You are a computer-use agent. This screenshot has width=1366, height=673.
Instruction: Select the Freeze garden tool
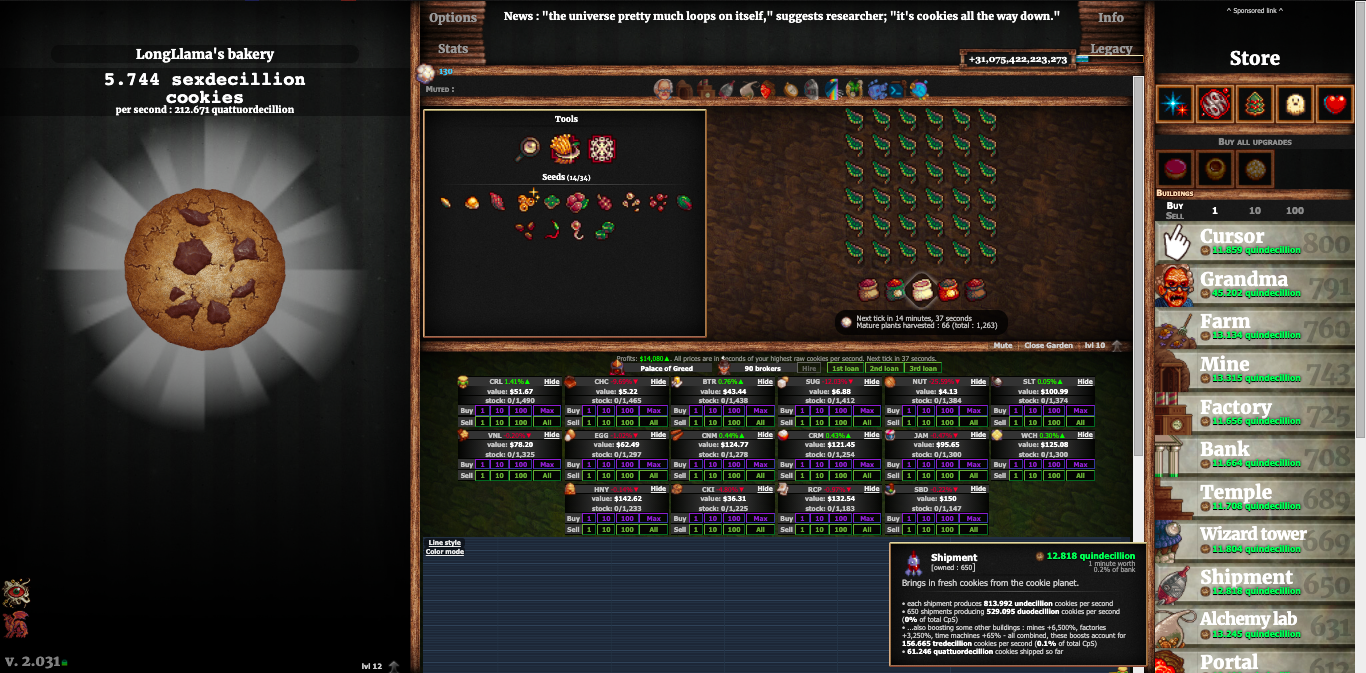pos(601,150)
